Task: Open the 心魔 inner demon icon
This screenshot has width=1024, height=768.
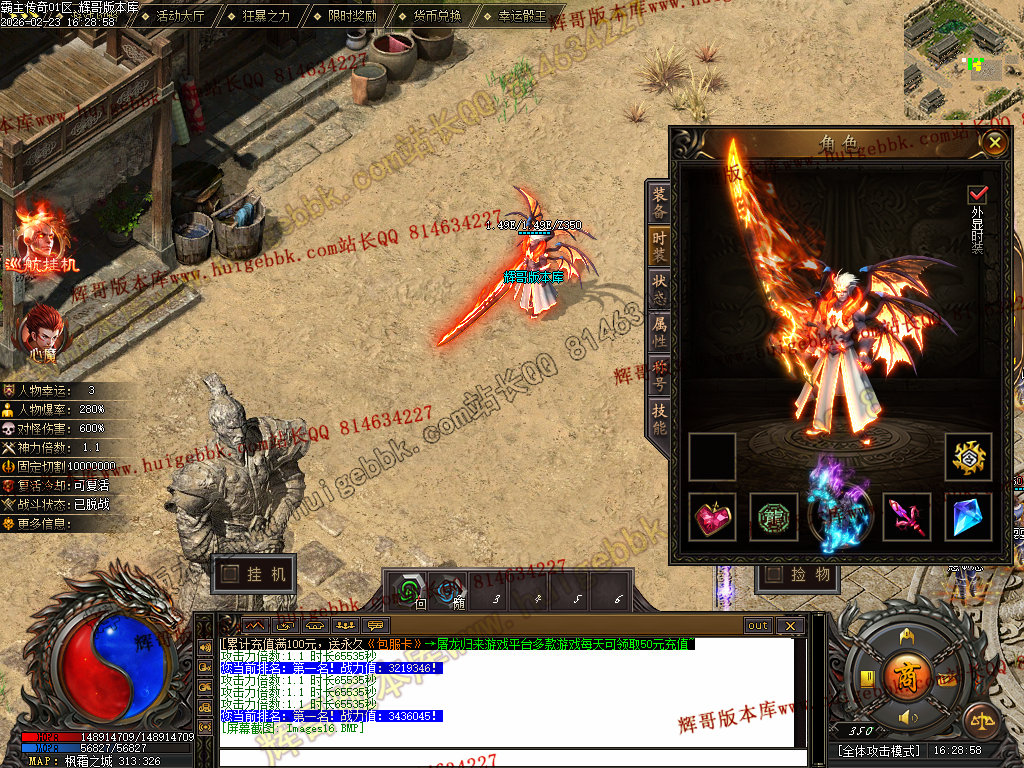Action: 41,332
